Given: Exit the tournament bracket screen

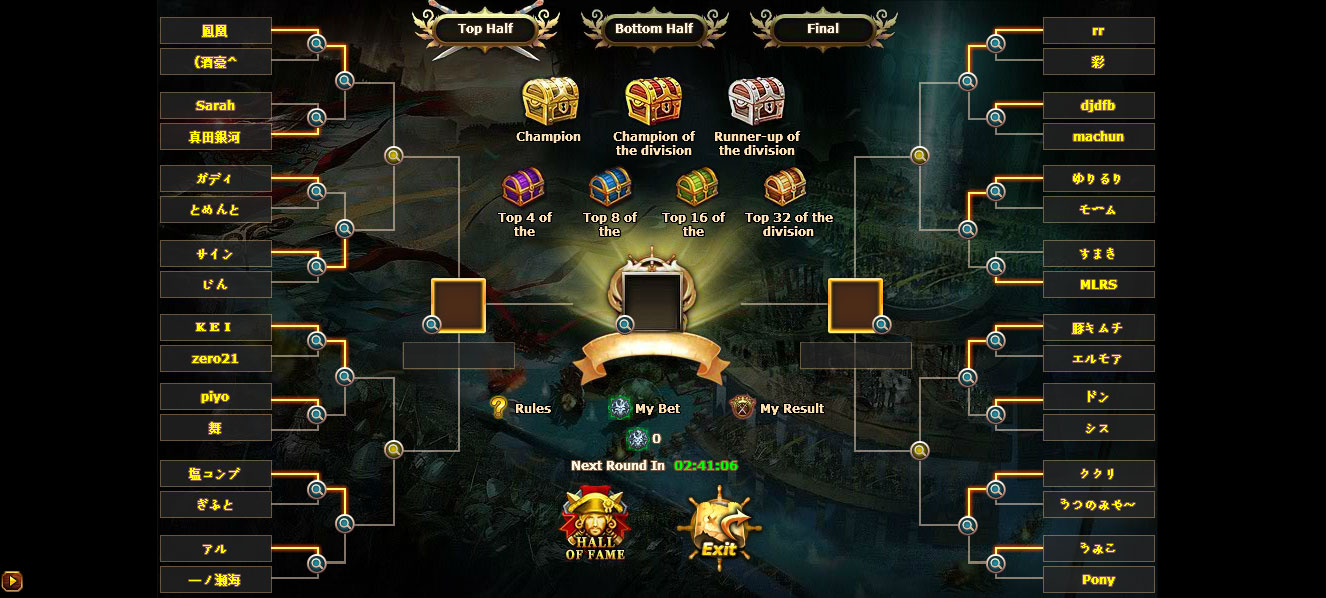Looking at the screenshot, I should point(718,528).
